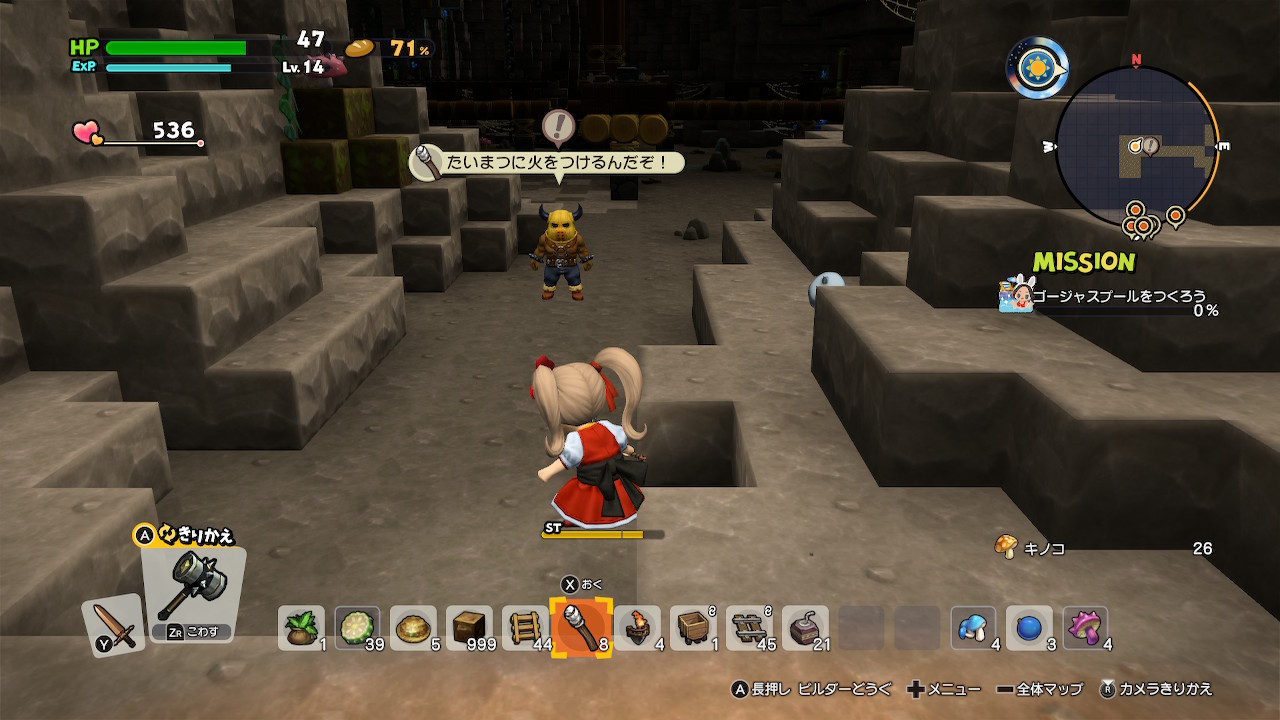Screen dimensions: 1280x720
Task: Select the highlighted torch slot
Action: (x=581, y=628)
